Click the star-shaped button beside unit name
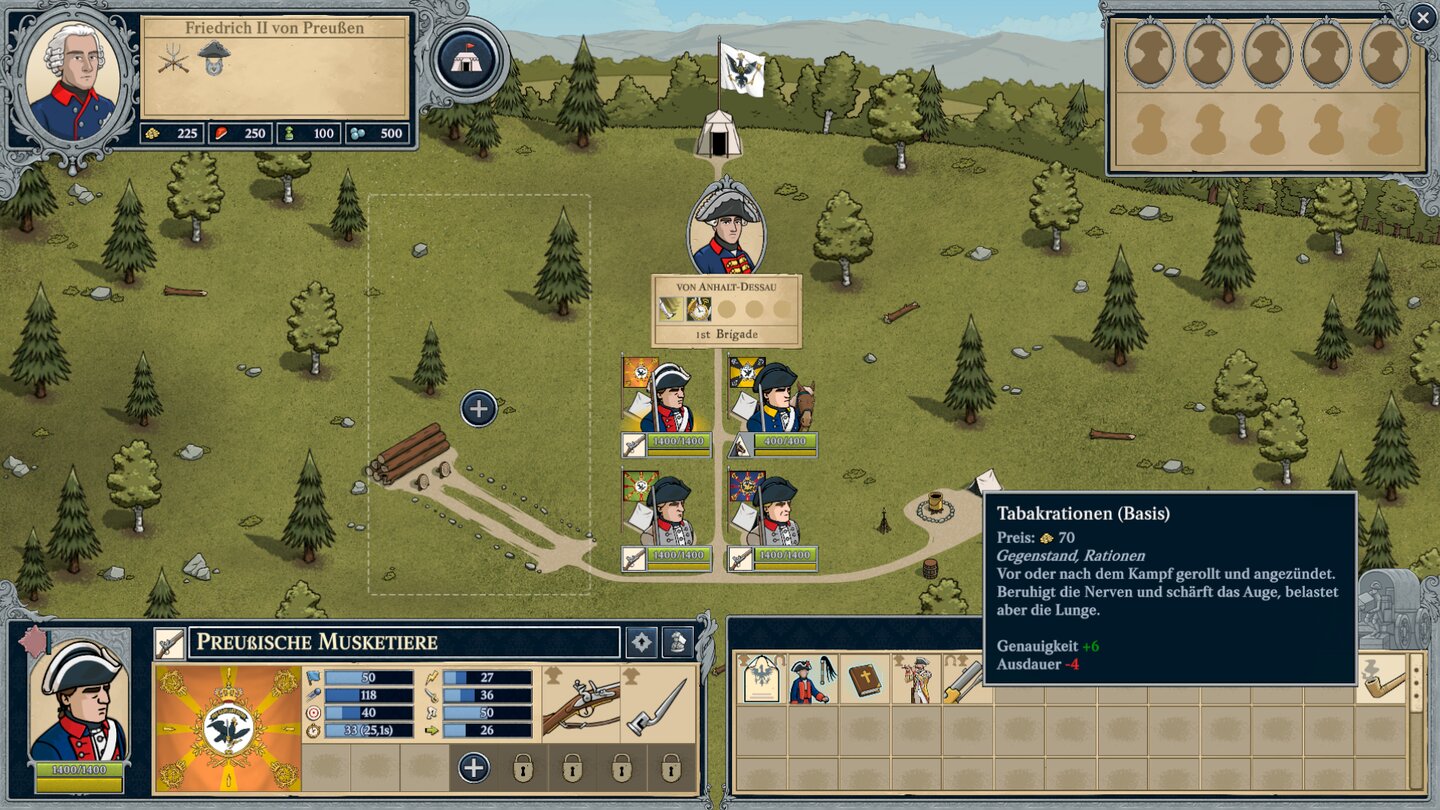This screenshot has height=810, width=1440. (641, 642)
